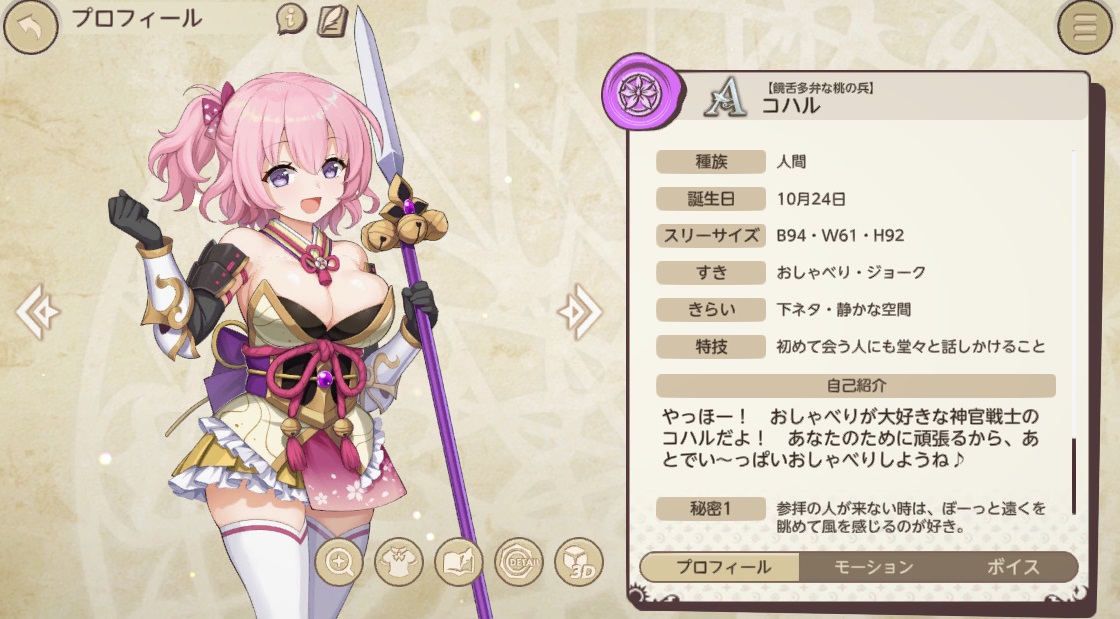
Task: Open the DETAIL view button
Action: tap(519, 563)
